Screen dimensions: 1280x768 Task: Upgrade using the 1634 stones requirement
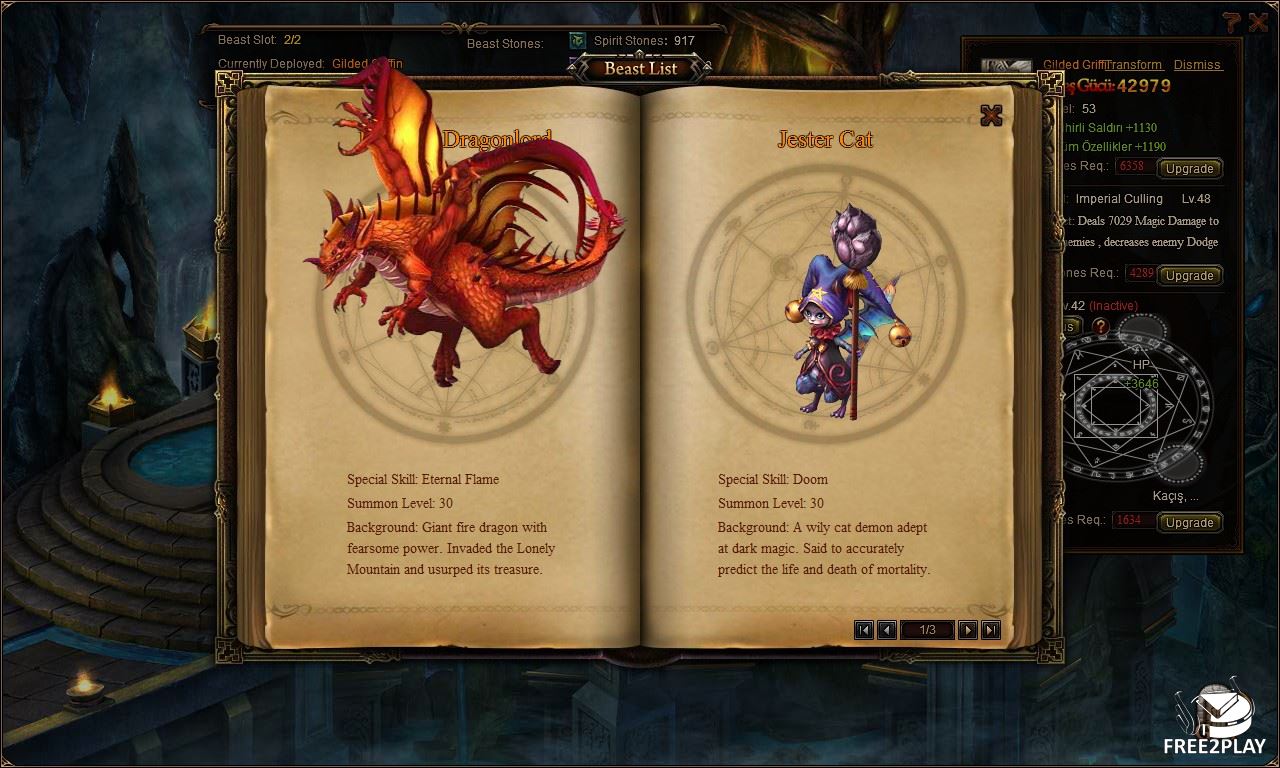[1189, 522]
